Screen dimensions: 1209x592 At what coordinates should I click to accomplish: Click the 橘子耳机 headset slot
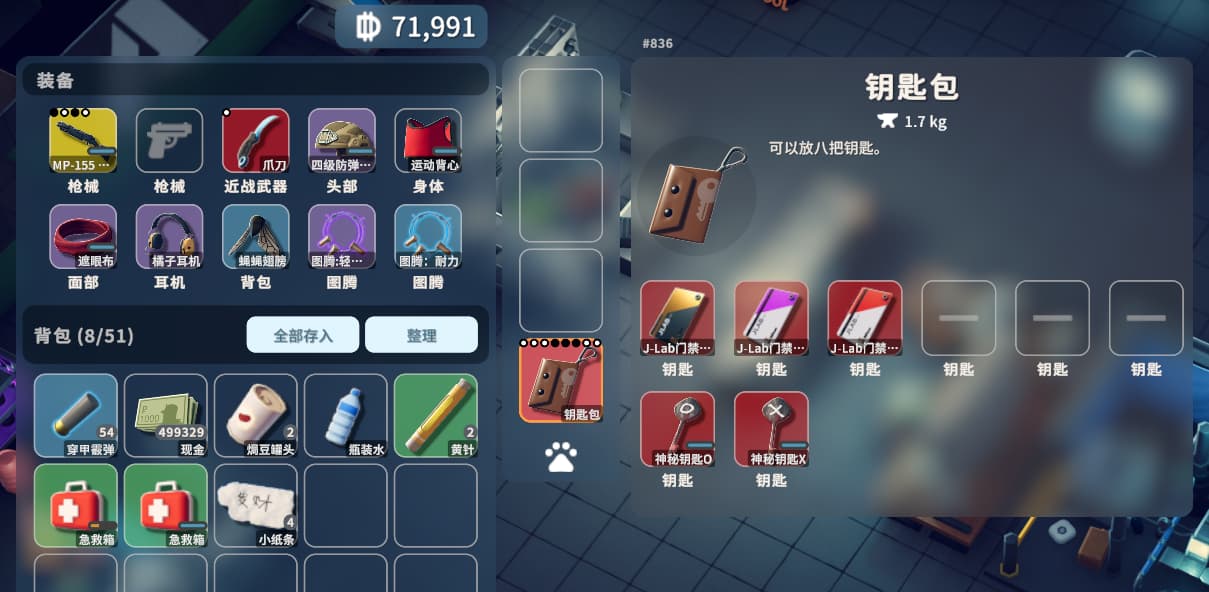[169, 237]
